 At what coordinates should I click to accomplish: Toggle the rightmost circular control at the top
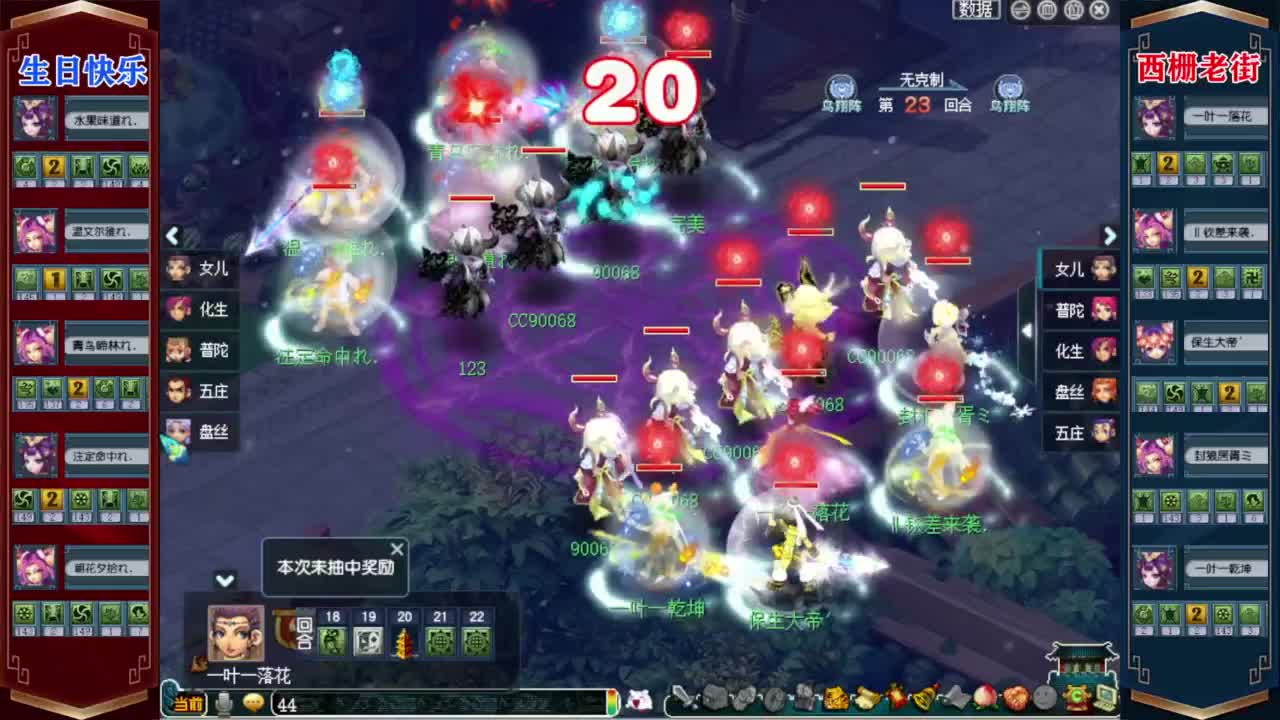1098,9
